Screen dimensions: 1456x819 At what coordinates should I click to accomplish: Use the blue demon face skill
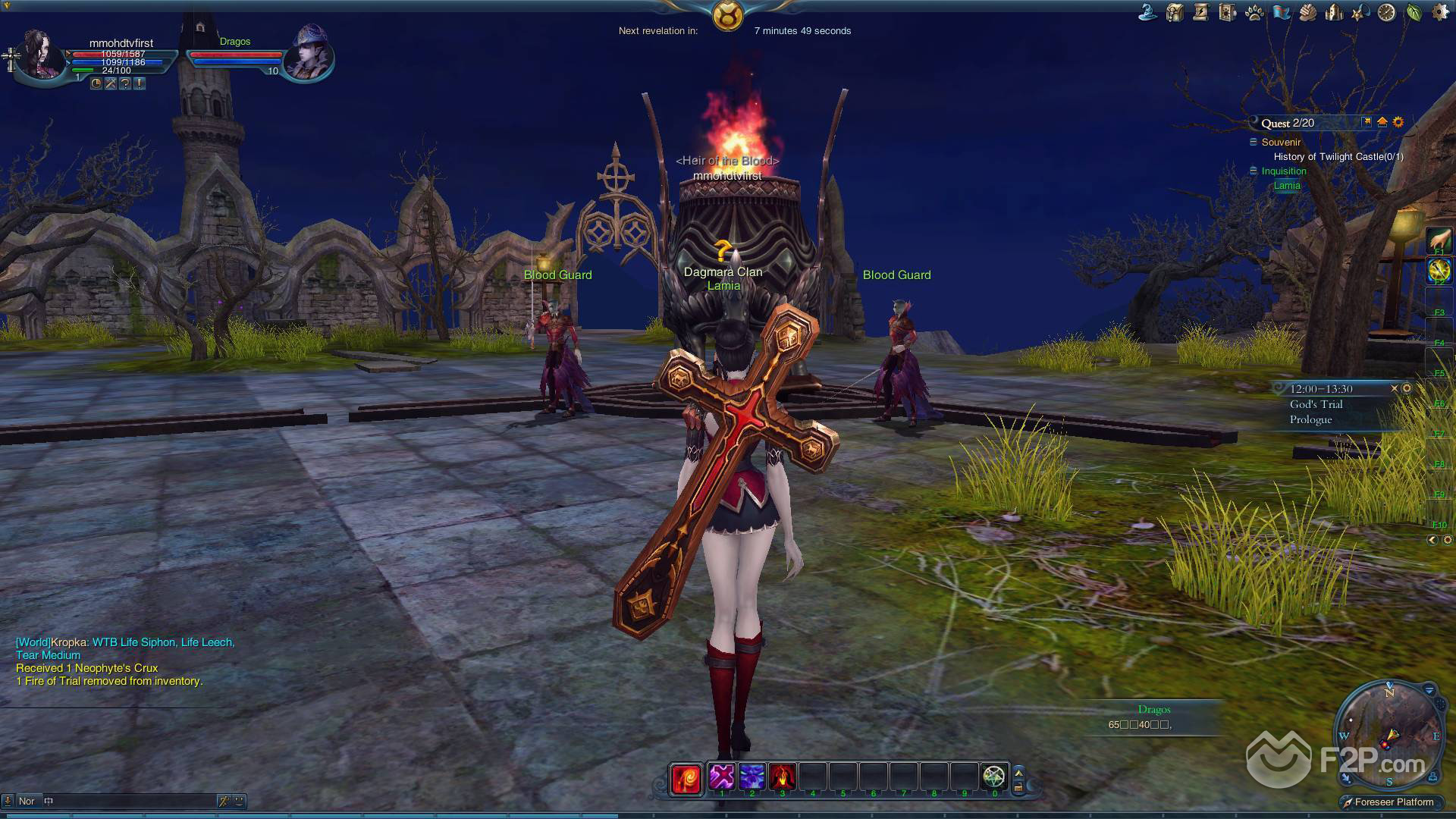752,777
